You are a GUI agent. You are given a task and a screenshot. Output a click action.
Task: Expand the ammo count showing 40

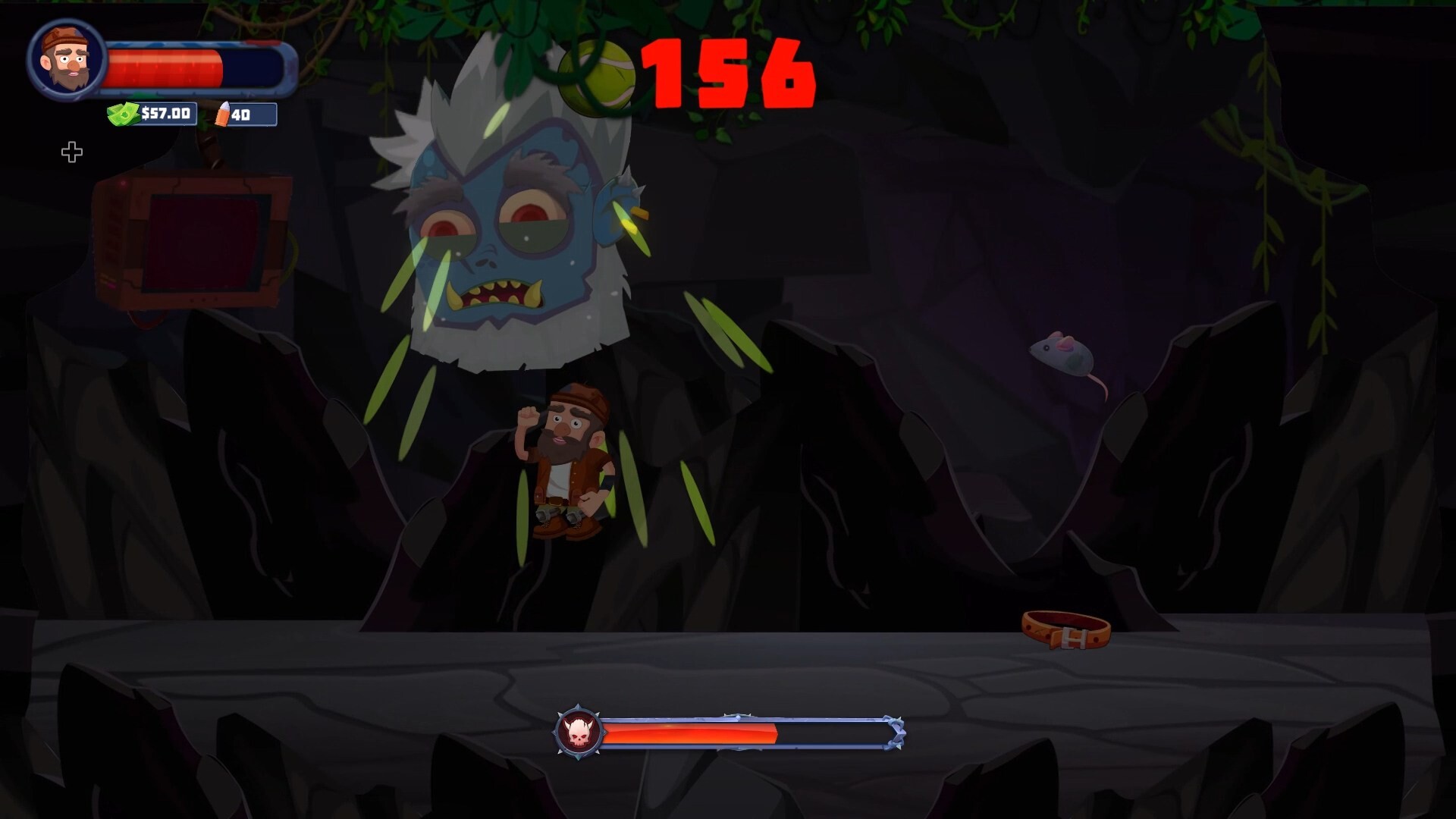coord(250,114)
